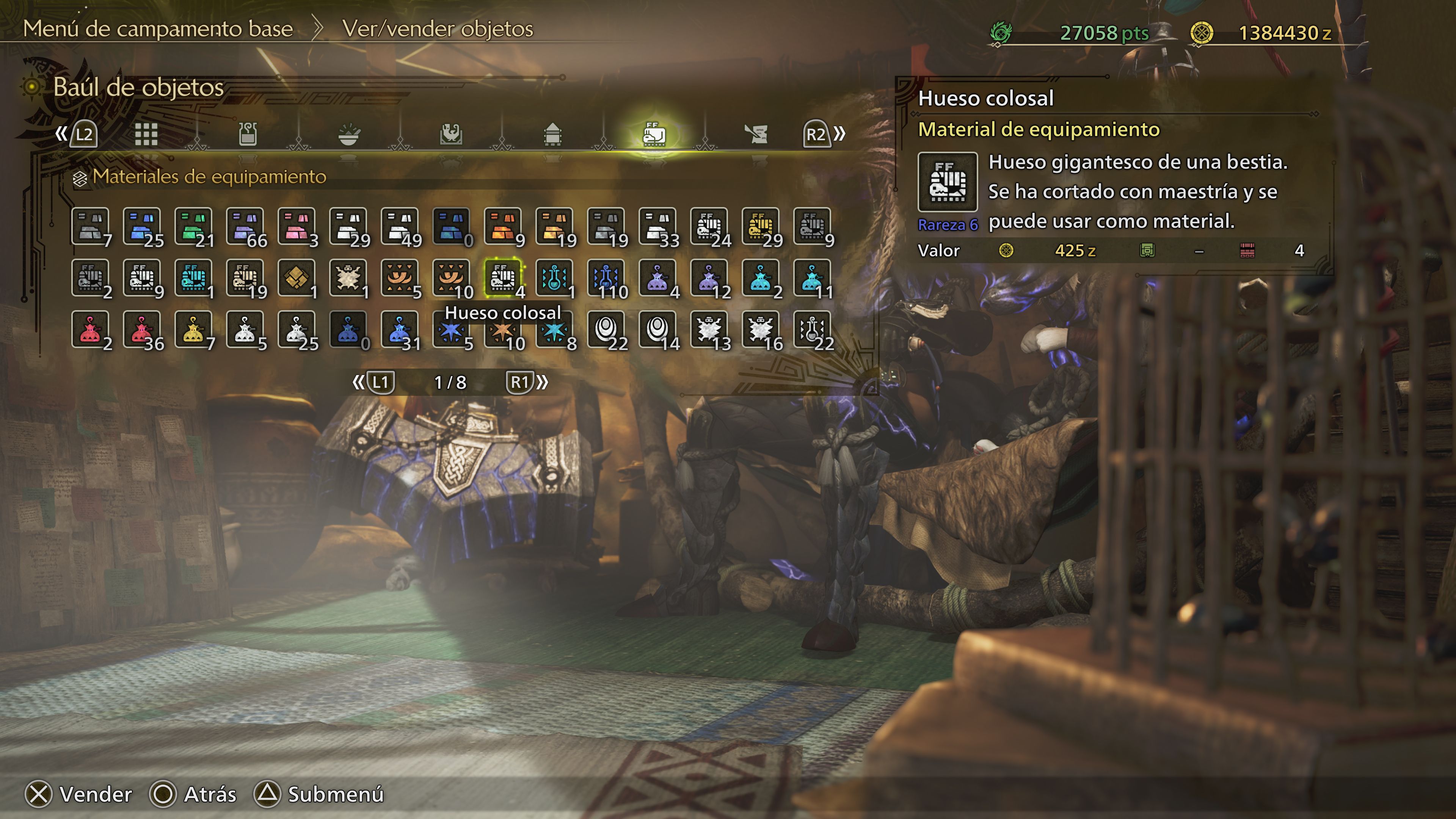Select the red sac stack of 36
The image size is (1456, 819).
141,329
